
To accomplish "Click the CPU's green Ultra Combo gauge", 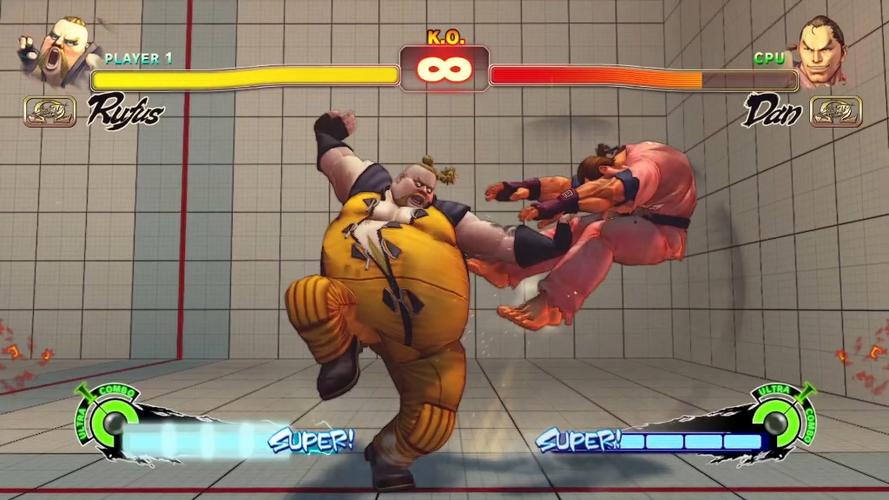I will click(778, 416).
